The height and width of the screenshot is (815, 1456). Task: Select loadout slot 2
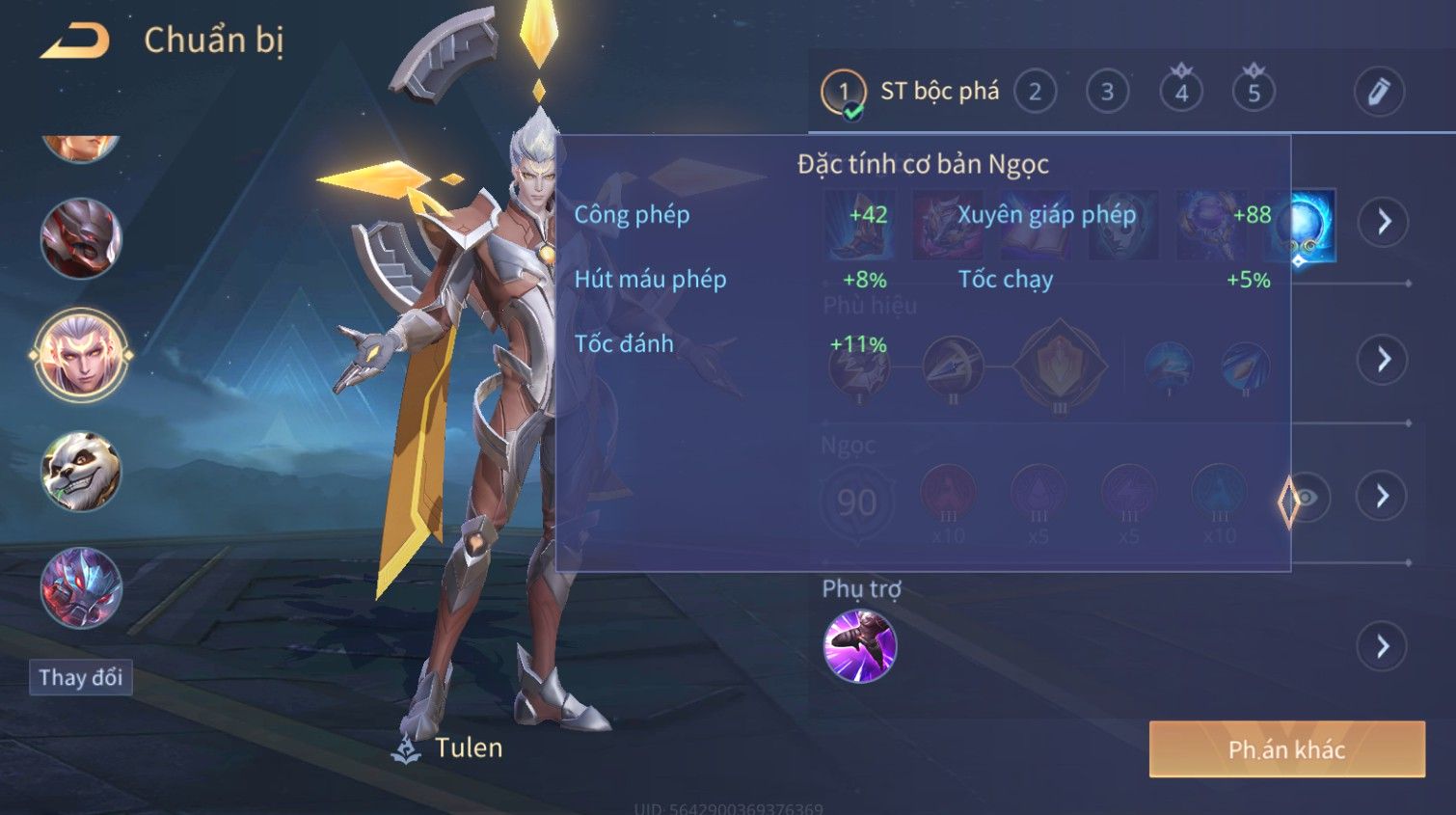tap(1035, 93)
